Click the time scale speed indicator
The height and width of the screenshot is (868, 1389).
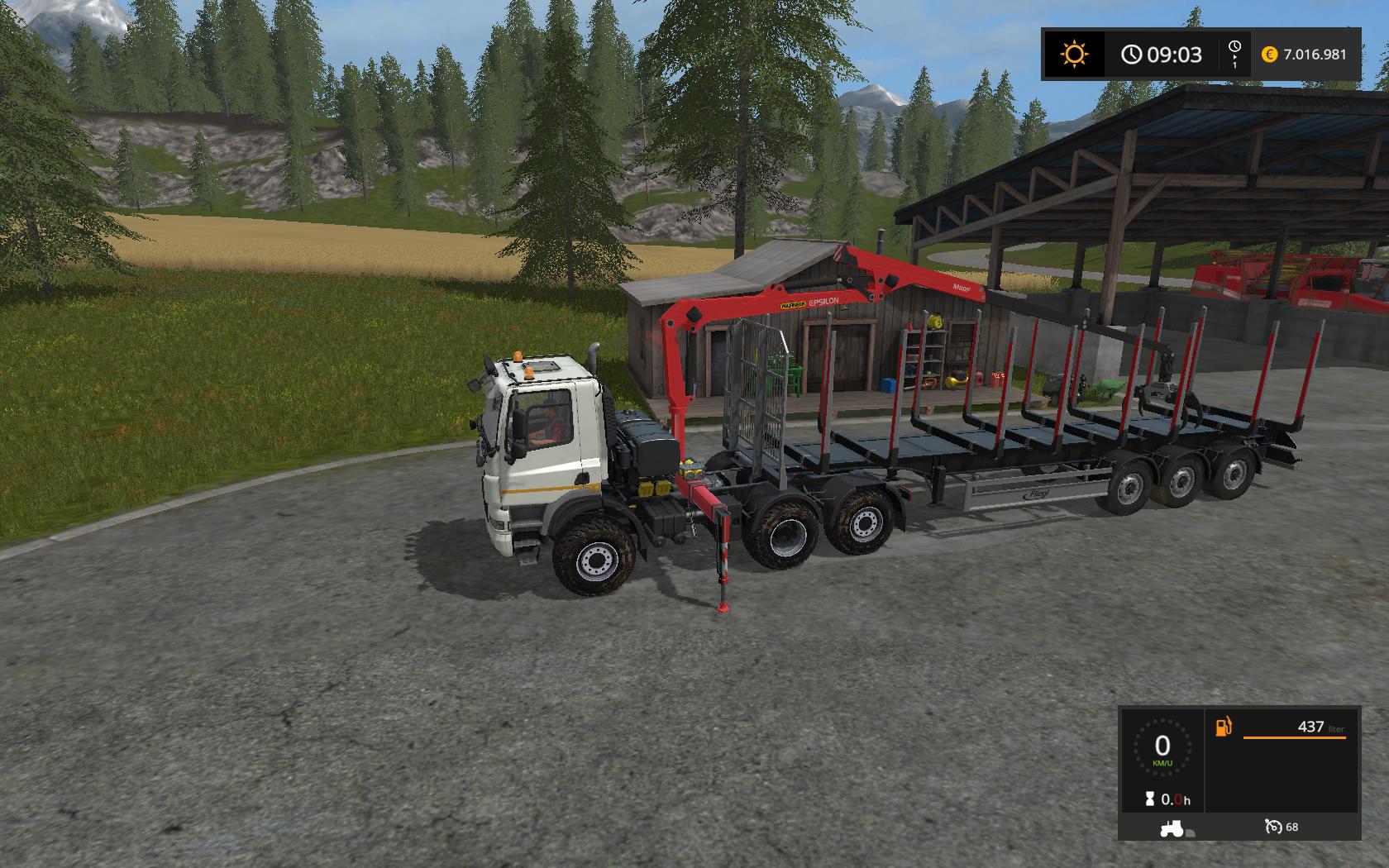(1234, 54)
